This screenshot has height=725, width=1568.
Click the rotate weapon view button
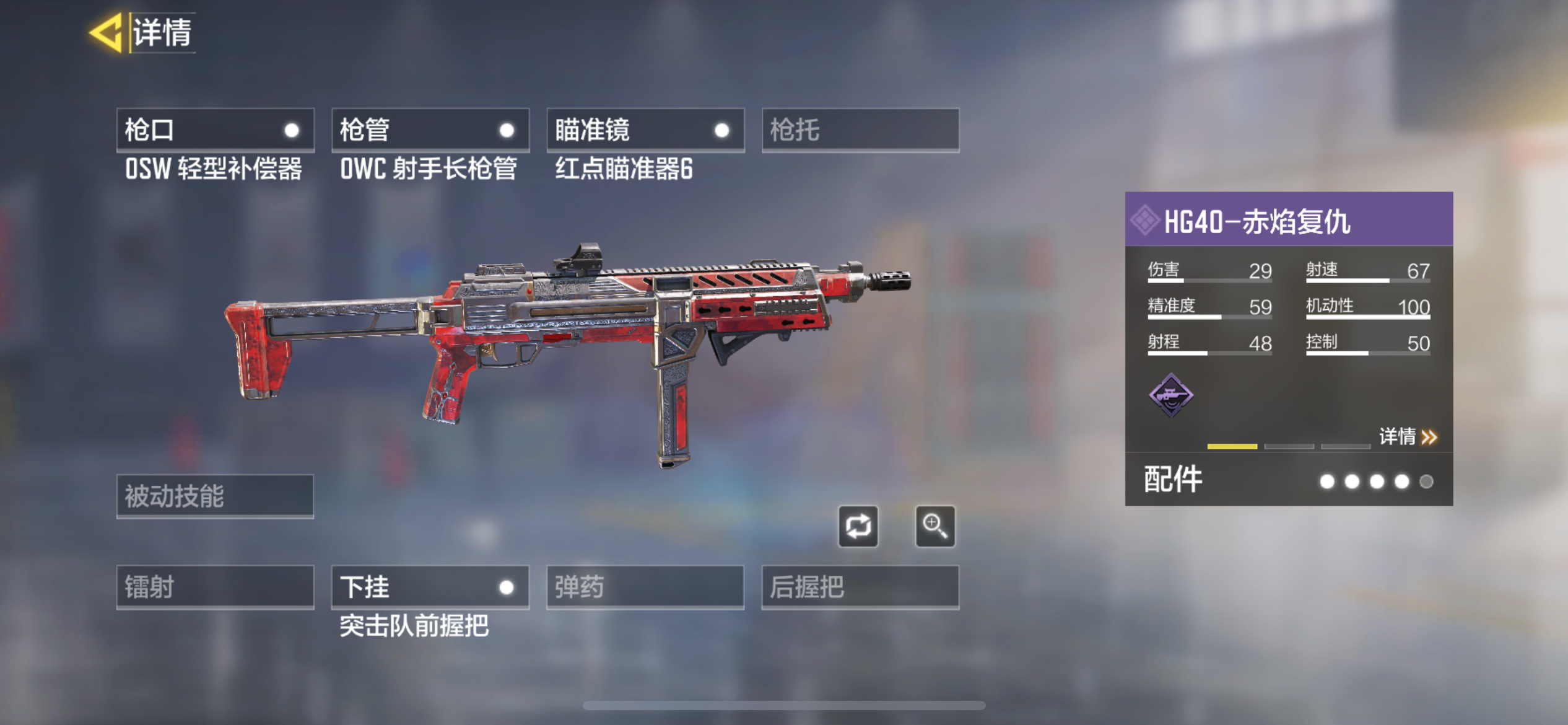click(858, 527)
